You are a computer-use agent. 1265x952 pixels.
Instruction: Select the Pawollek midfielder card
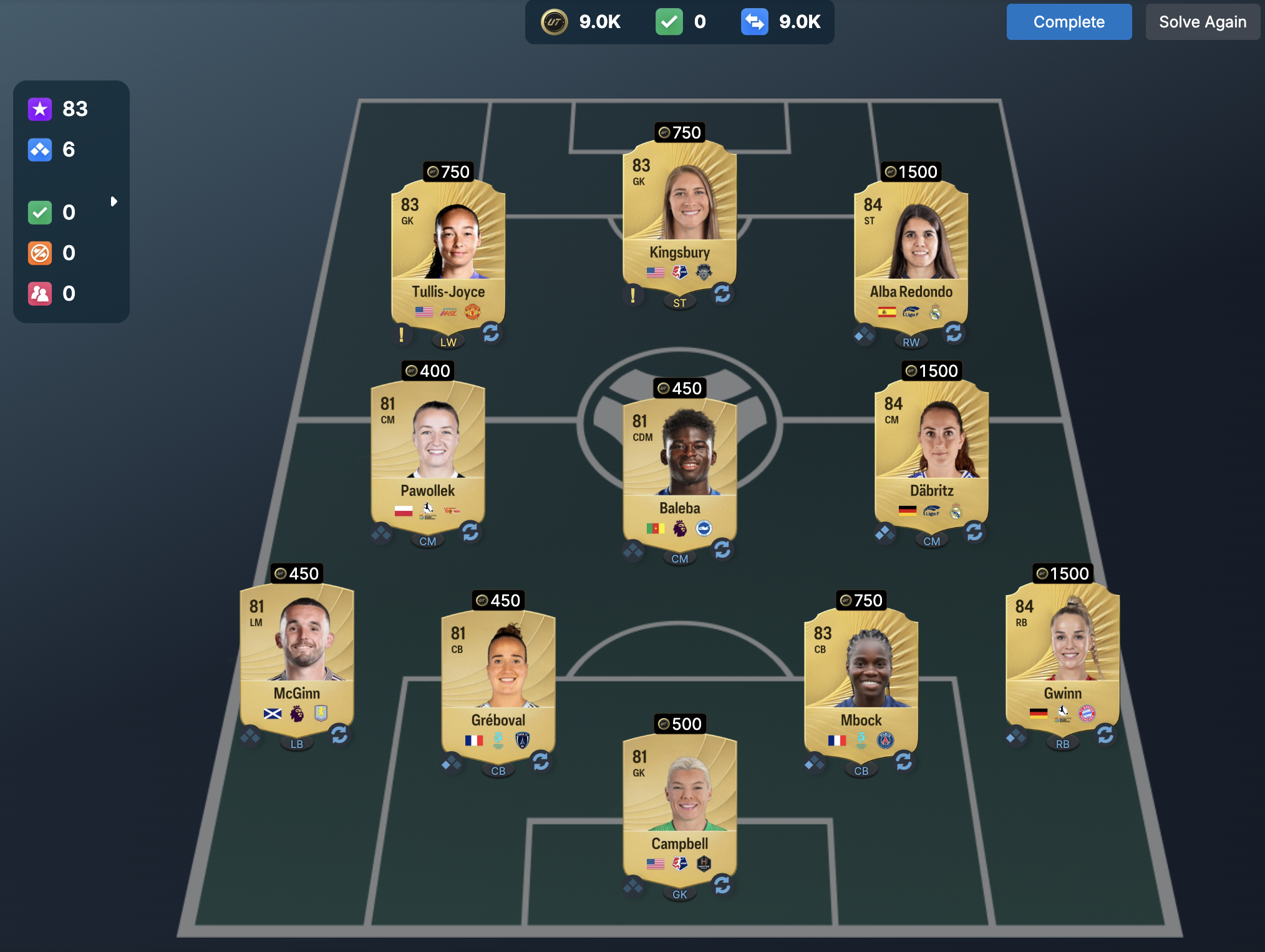point(428,449)
